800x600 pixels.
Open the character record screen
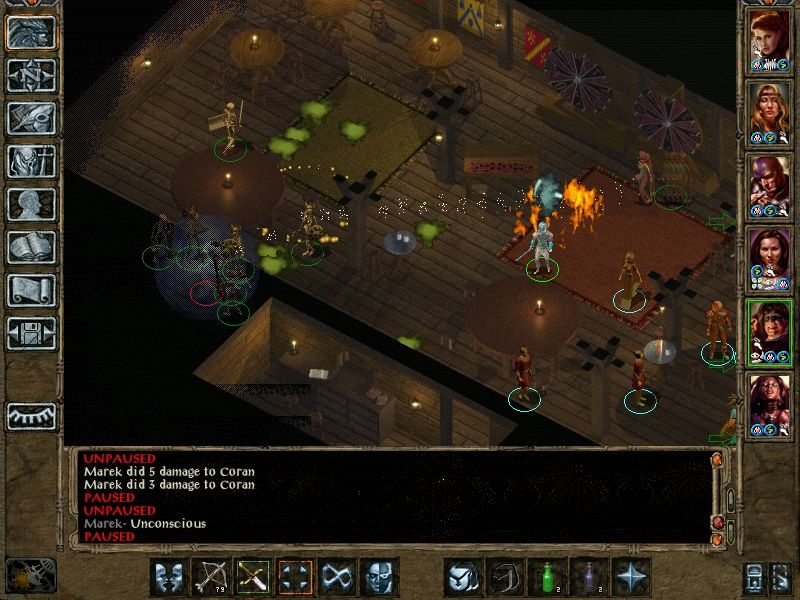tap(31, 204)
